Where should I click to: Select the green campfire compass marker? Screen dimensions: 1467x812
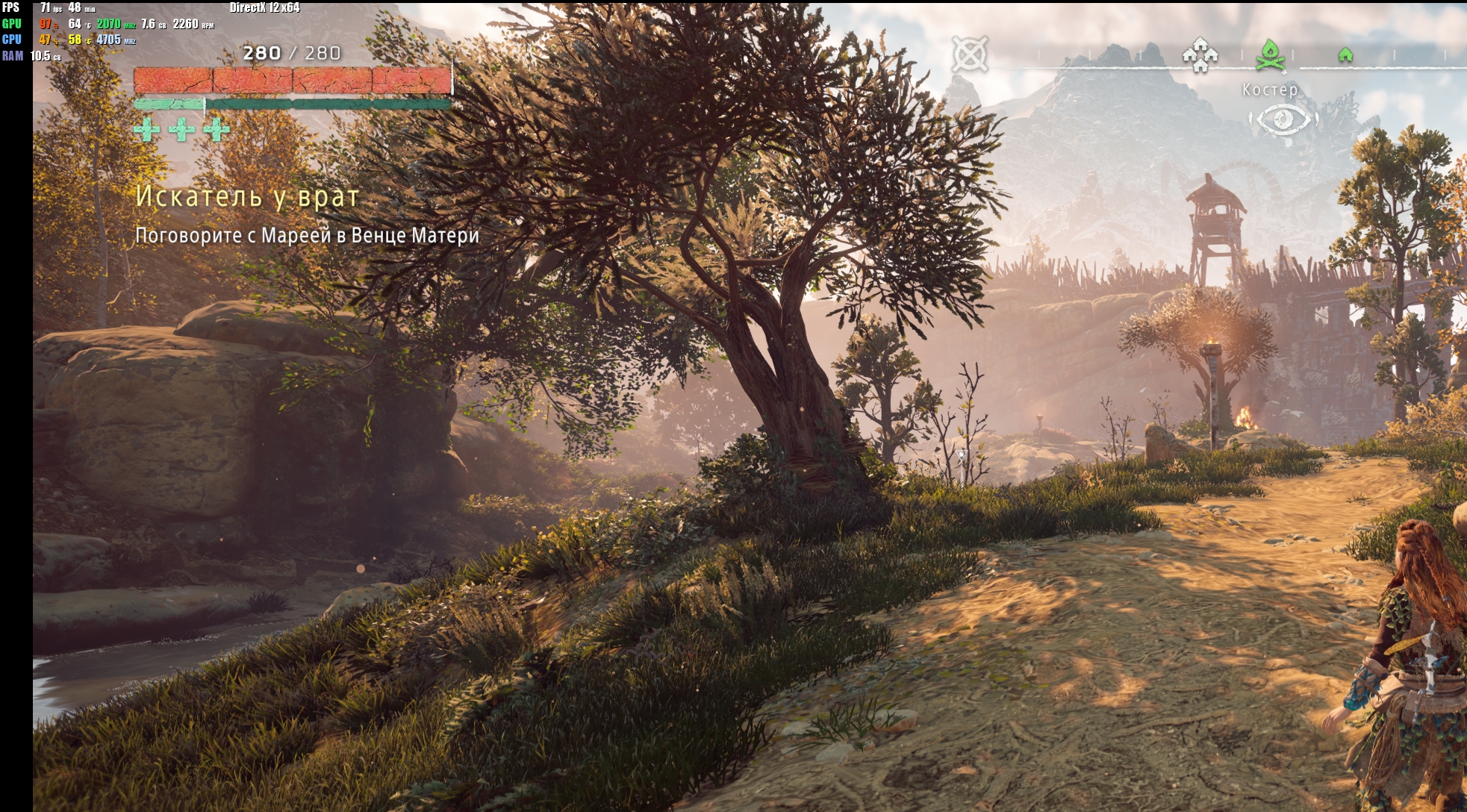coord(1269,55)
